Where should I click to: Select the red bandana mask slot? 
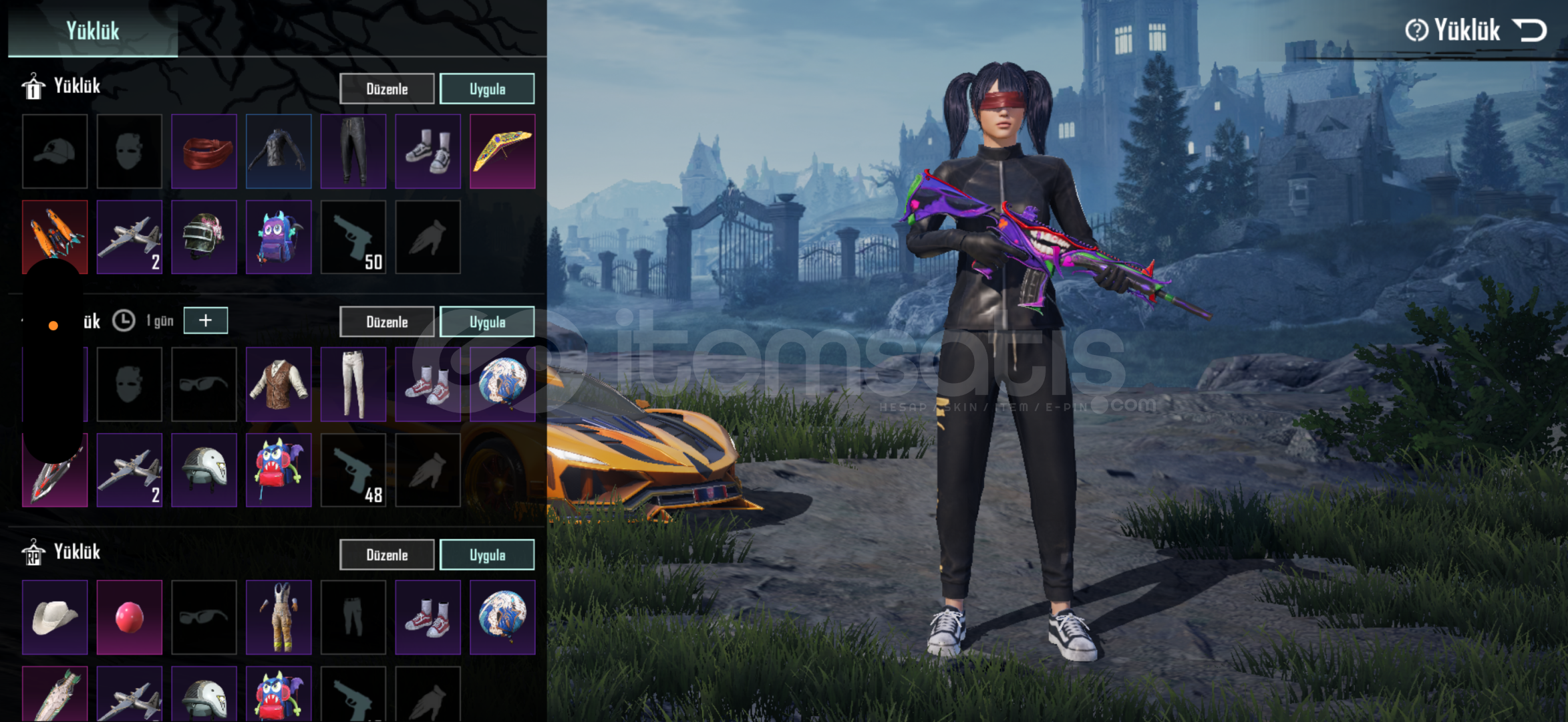click(204, 151)
